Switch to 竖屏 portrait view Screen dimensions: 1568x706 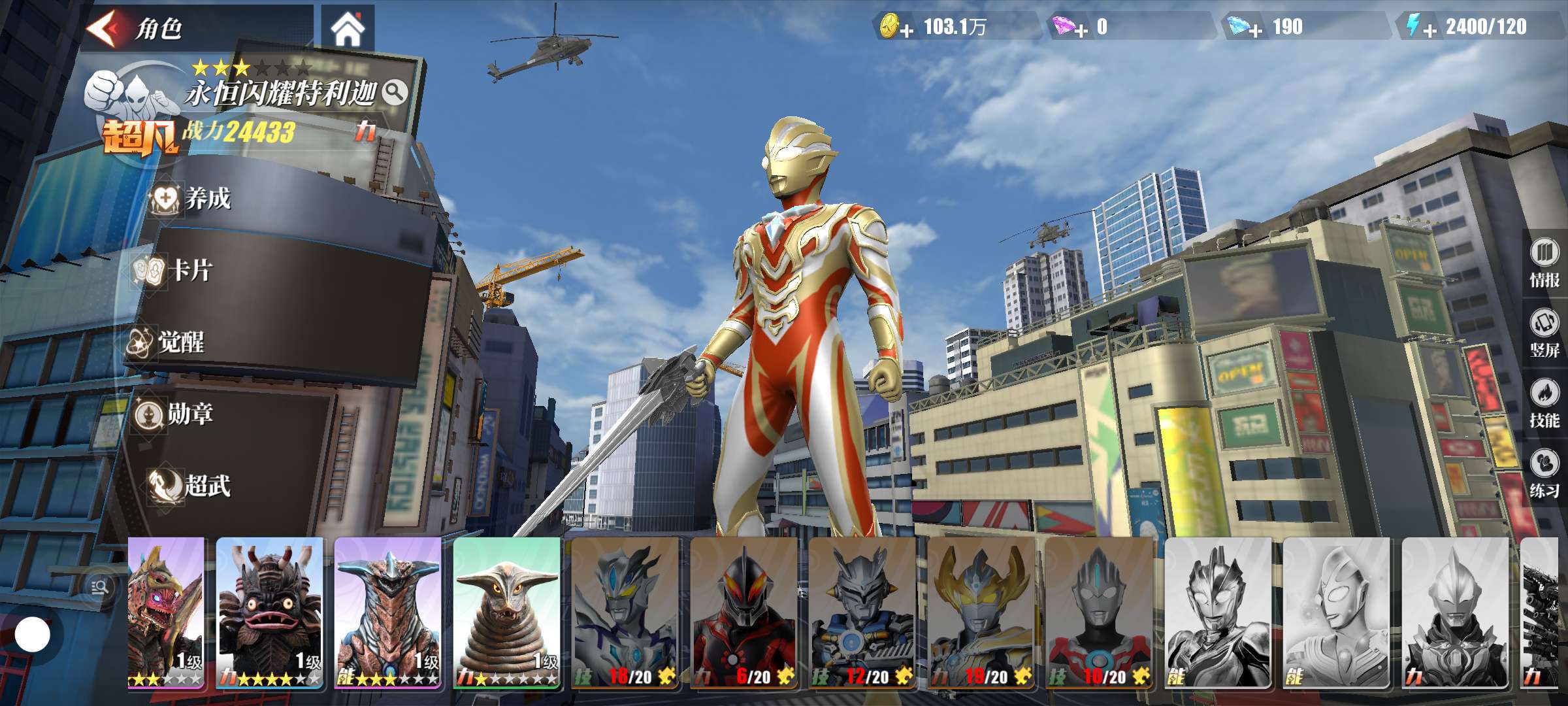click(1544, 333)
